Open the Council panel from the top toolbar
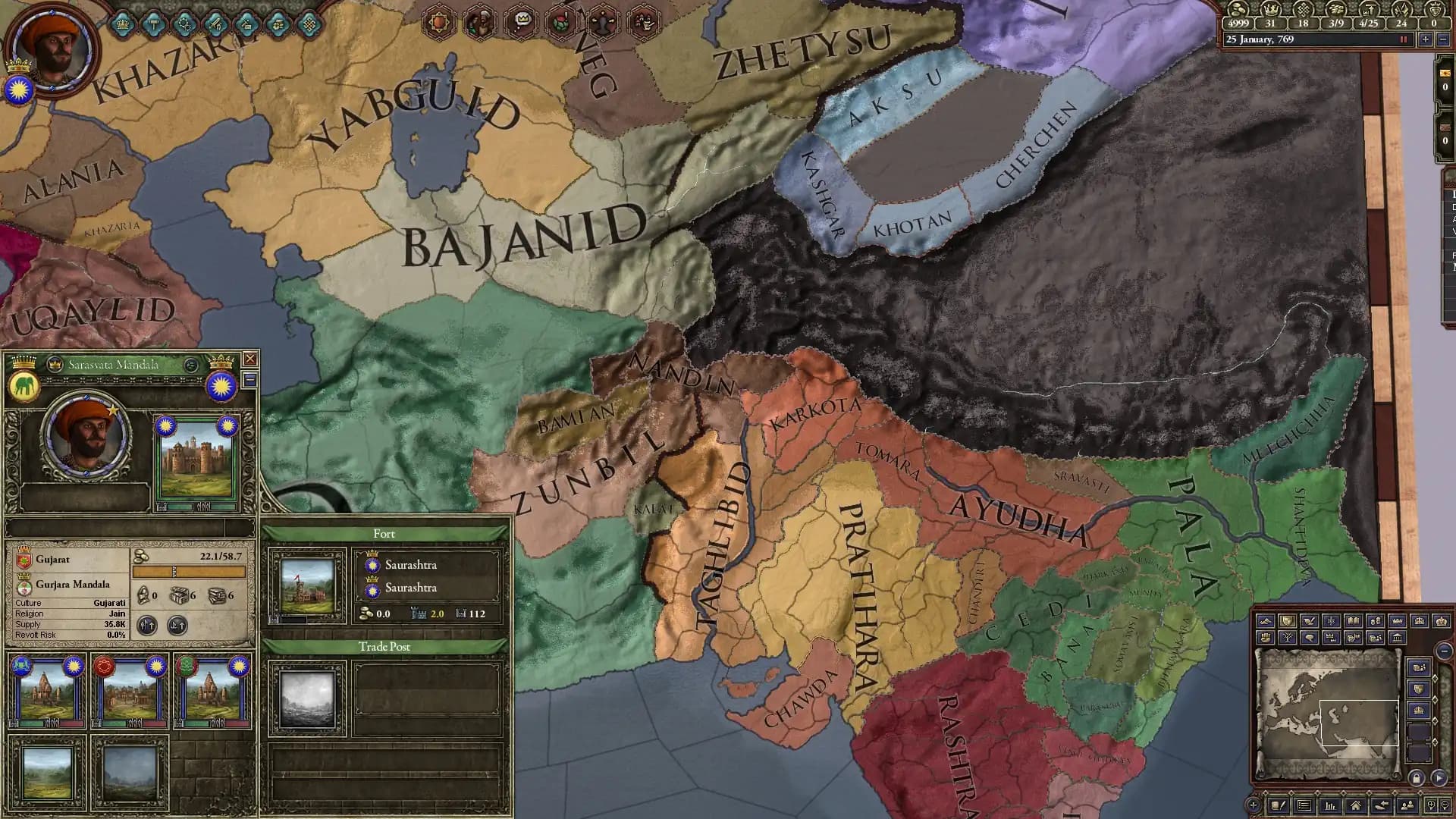 coord(153,24)
